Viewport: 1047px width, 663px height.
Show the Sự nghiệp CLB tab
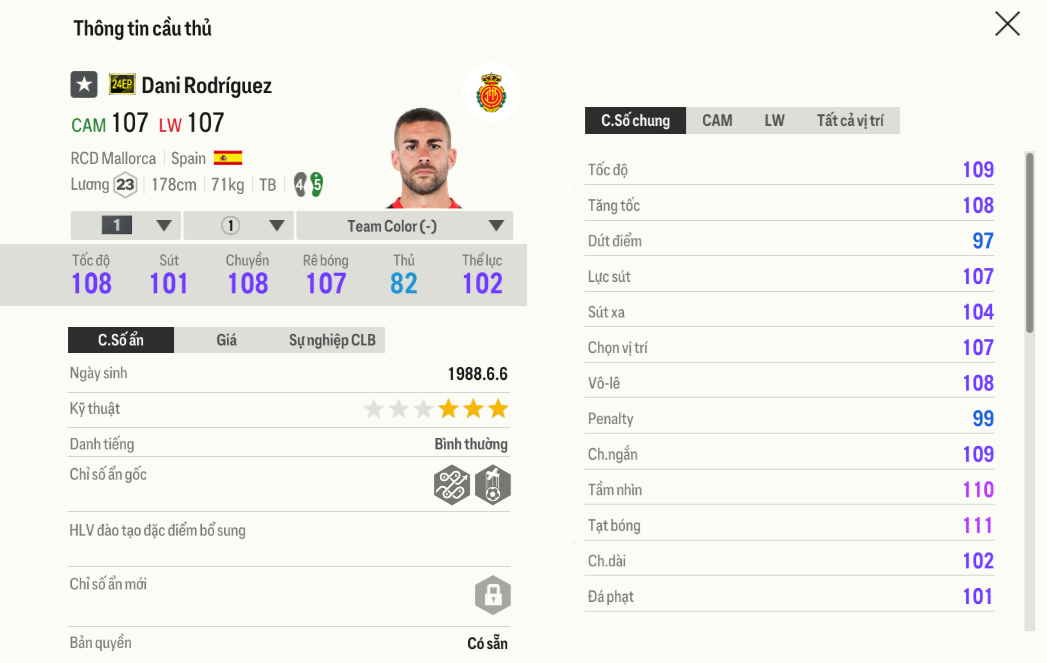[332, 340]
